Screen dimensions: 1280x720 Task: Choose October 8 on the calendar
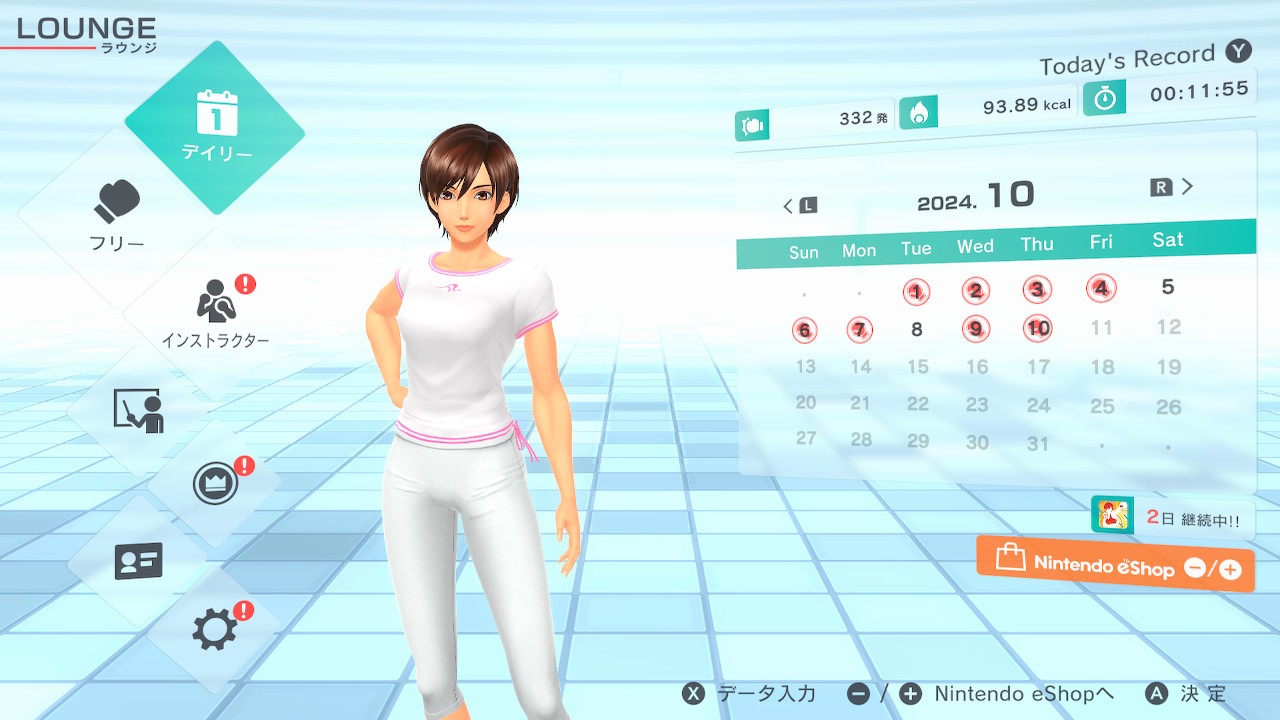(916, 329)
